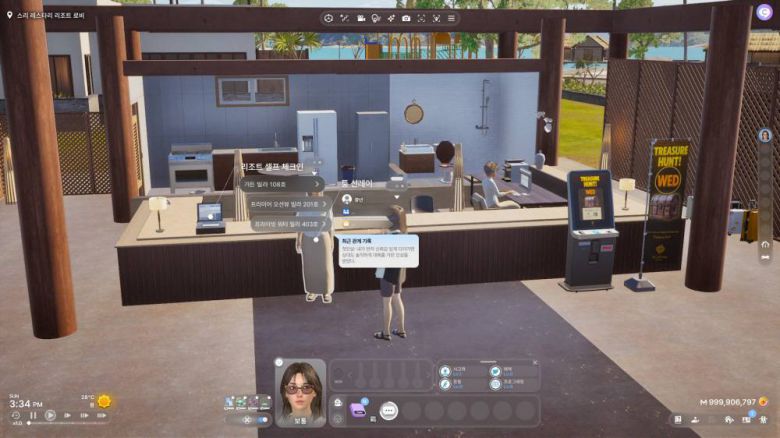The height and width of the screenshot is (438, 780).
Task: Open the sun weather icon
Action: point(104,402)
